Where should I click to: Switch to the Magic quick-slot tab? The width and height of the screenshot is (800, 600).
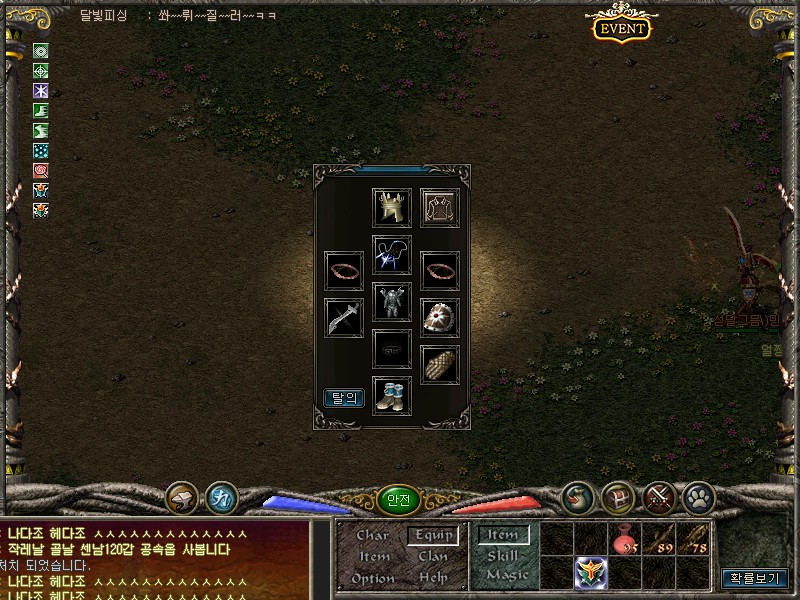(507, 575)
